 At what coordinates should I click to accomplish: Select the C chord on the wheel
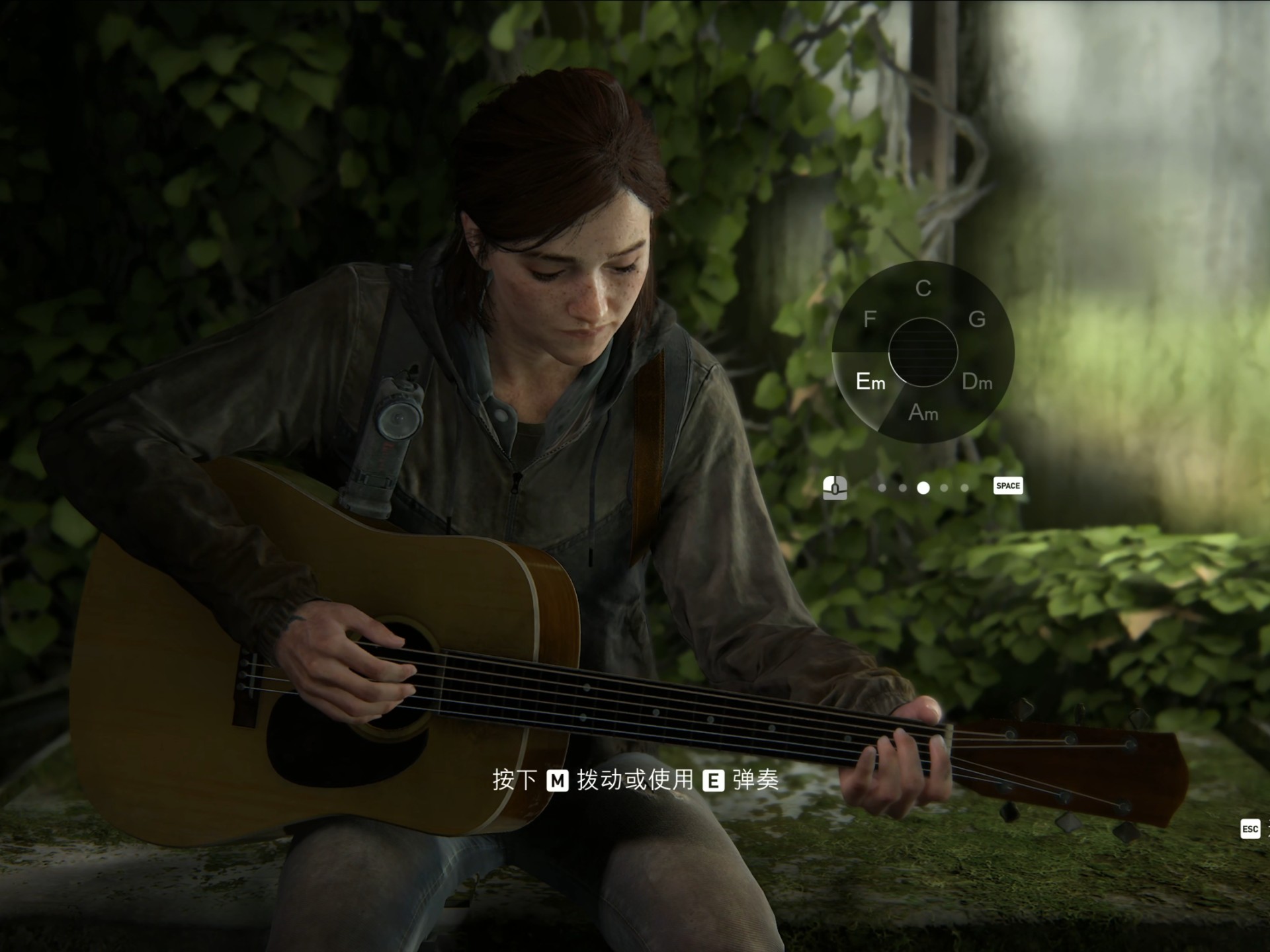point(923,288)
